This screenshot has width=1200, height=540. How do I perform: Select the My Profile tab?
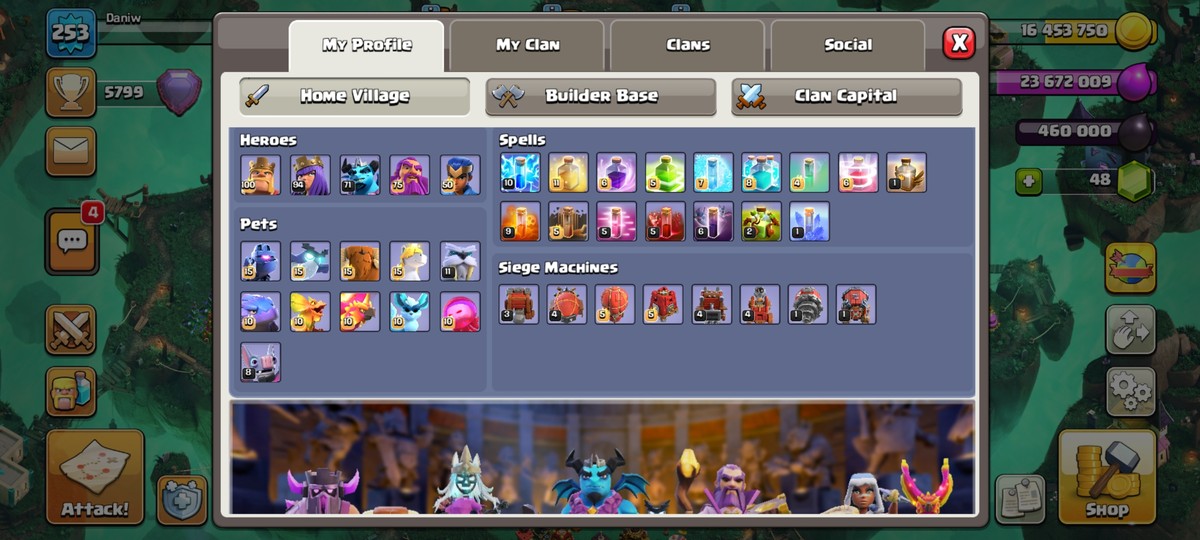367,45
